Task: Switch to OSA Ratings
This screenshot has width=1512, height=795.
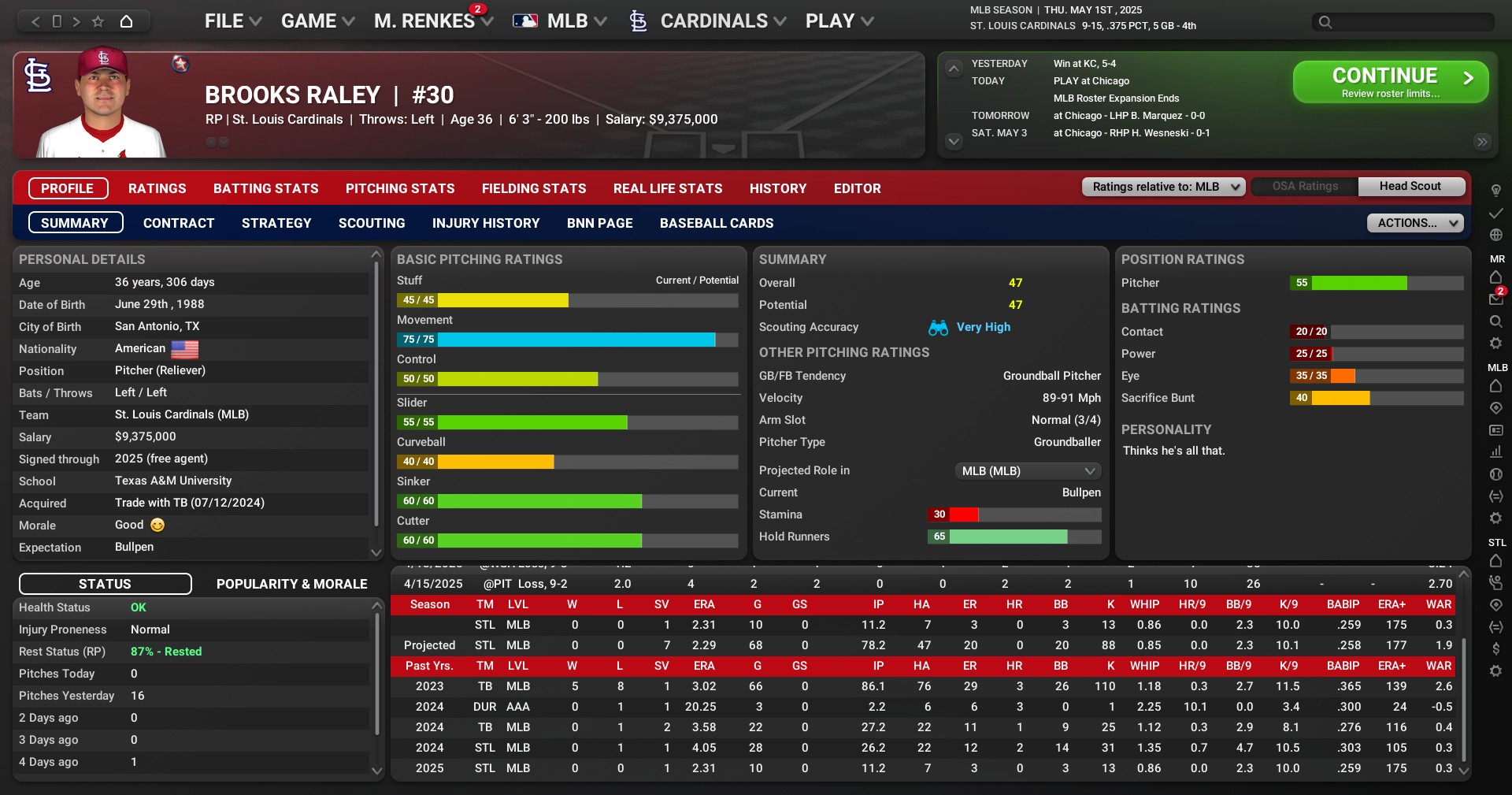Action: pyautogui.click(x=1304, y=187)
